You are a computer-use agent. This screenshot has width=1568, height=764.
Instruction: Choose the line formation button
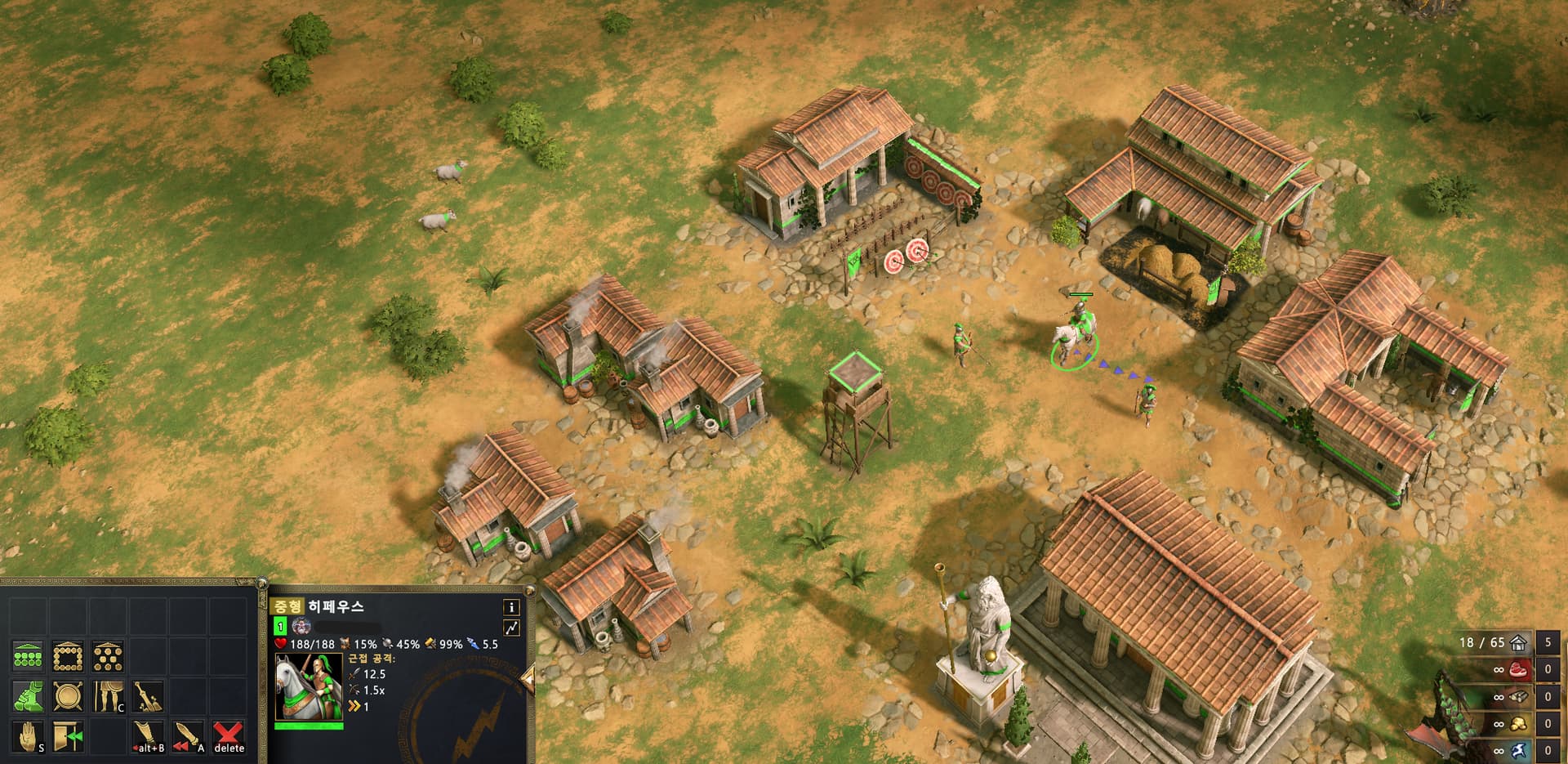coord(28,655)
